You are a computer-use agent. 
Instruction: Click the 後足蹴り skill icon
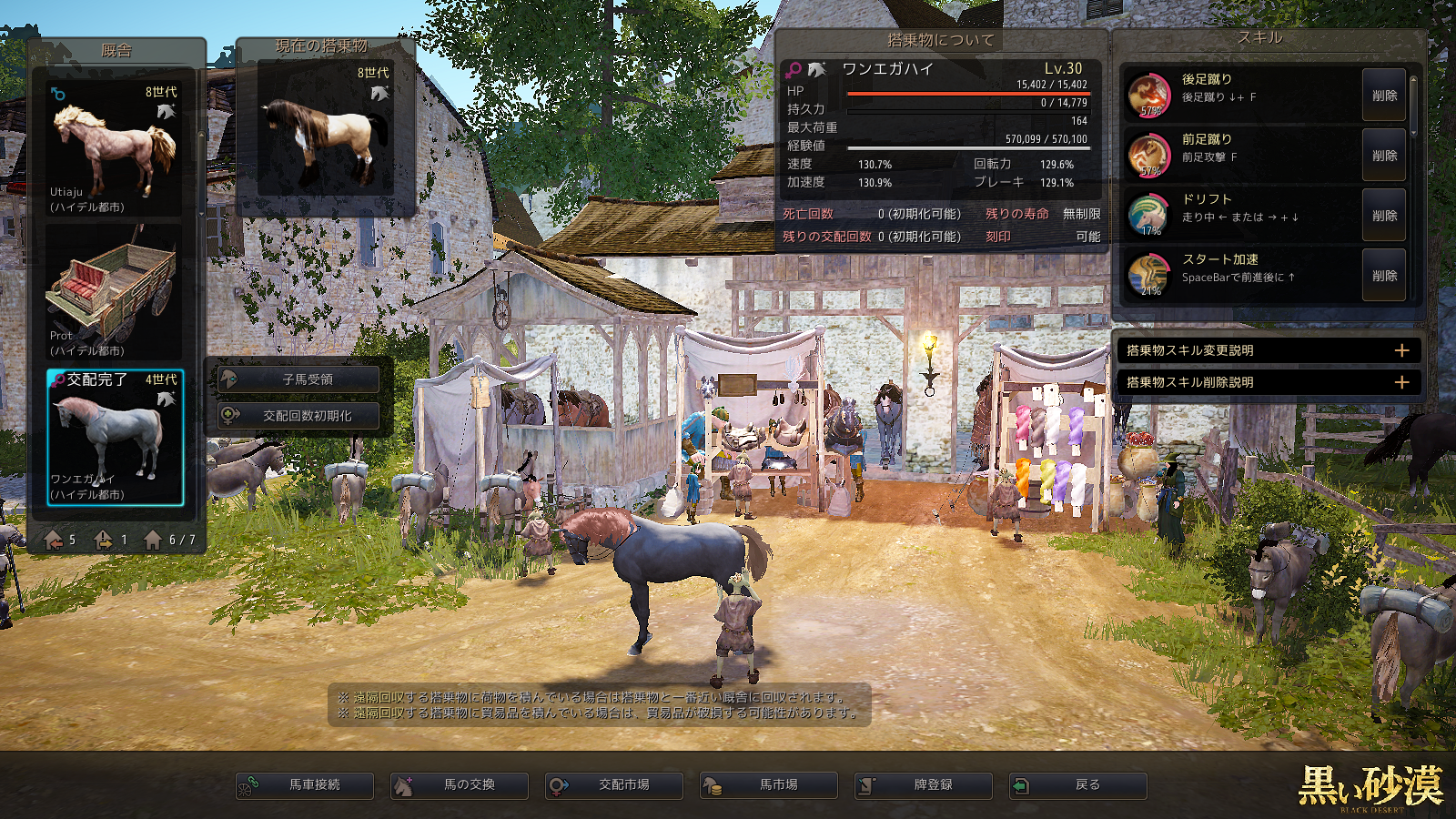pos(1149,95)
